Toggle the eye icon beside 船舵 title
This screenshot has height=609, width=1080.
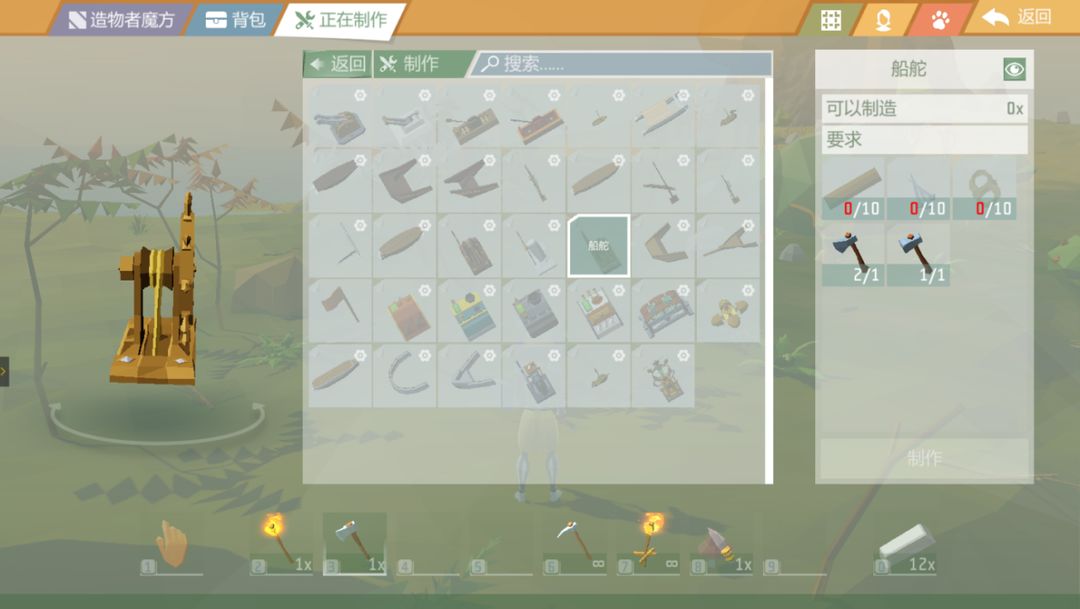pyautogui.click(x=1015, y=69)
